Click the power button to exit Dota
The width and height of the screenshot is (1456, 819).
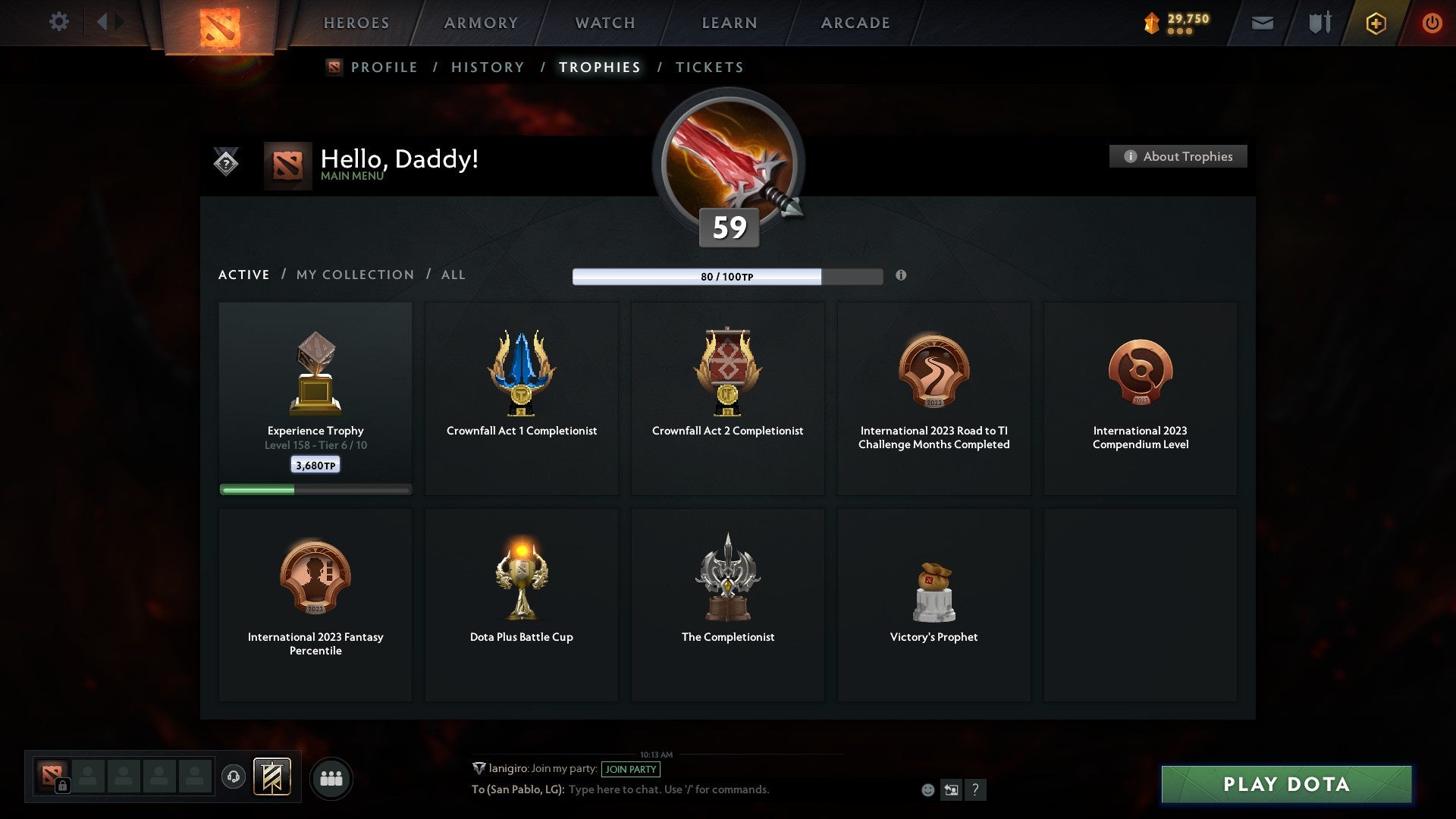[x=1432, y=23]
